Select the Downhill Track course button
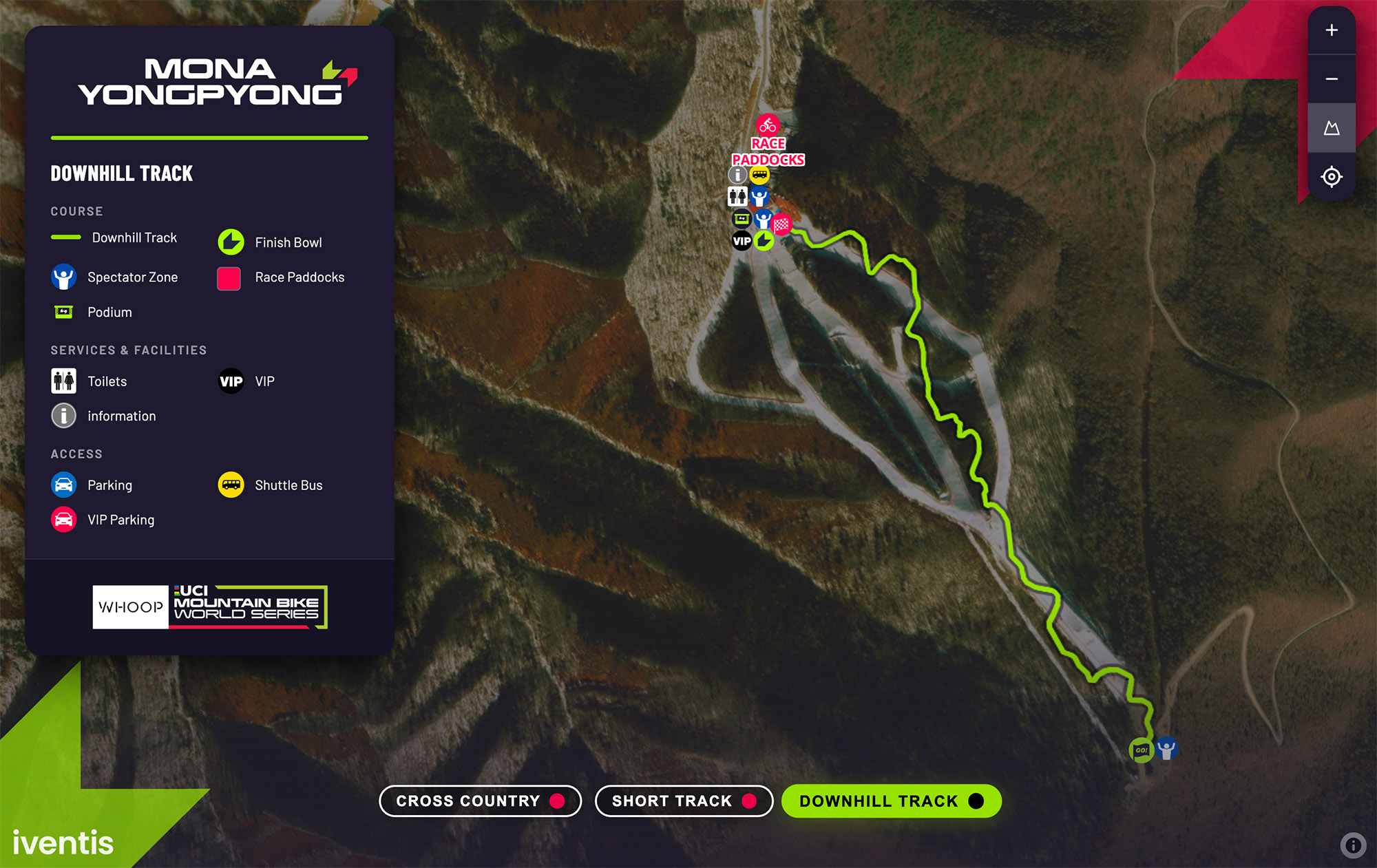The height and width of the screenshot is (868, 1377). coord(891,801)
